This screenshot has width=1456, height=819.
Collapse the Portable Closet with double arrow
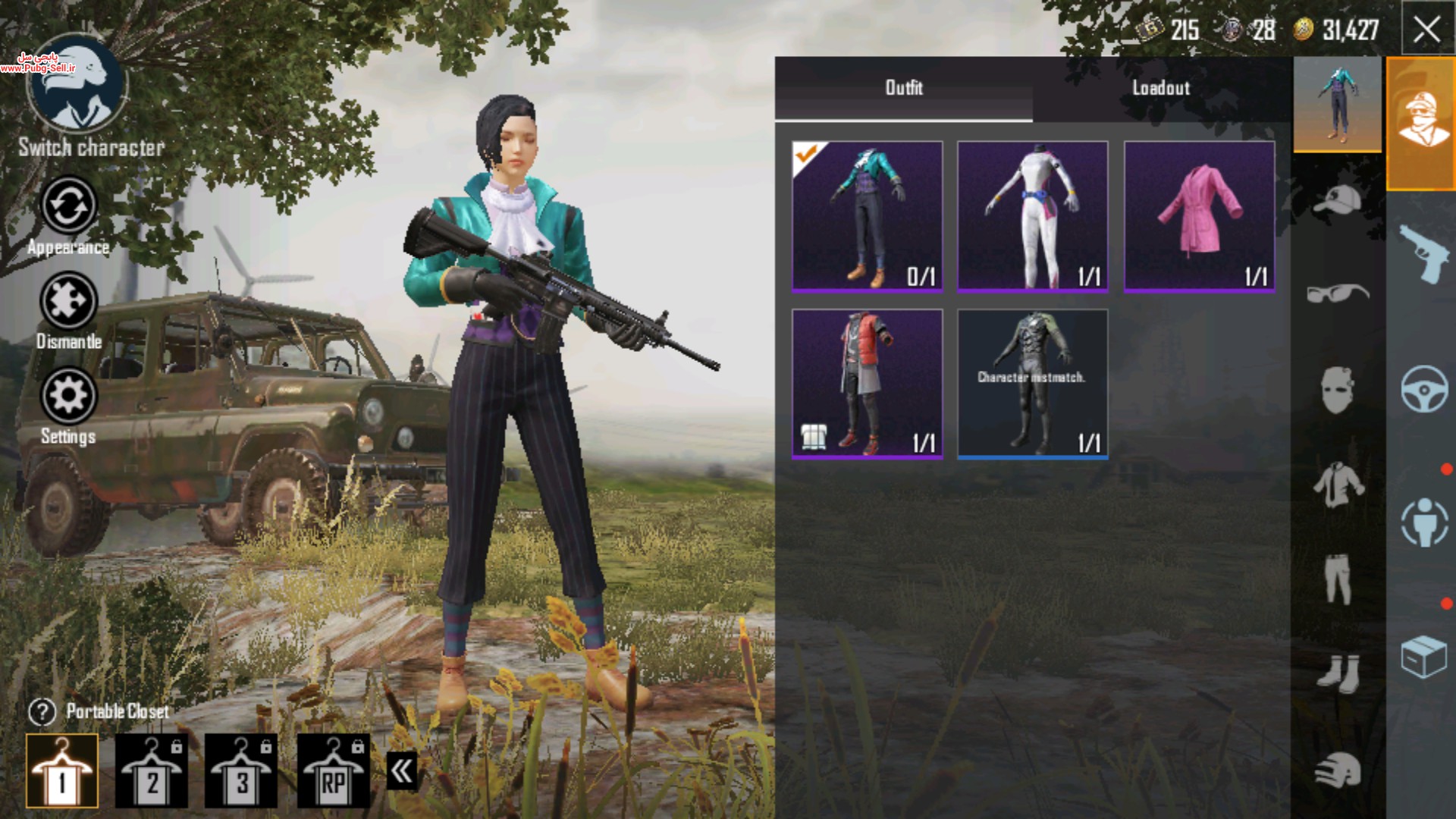(402, 771)
